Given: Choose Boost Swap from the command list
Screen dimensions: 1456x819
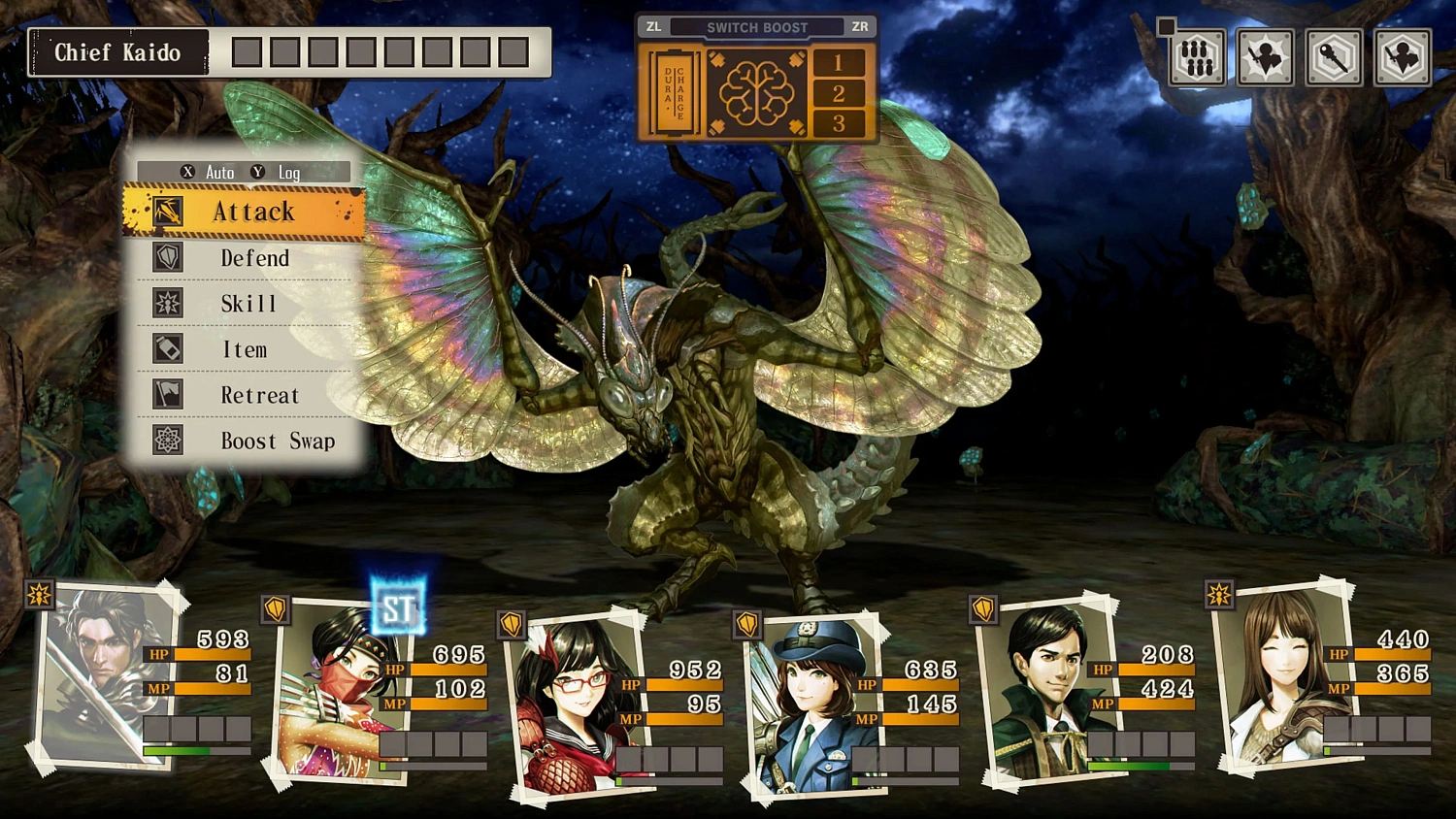Looking at the screenshot, I should [x=280, y=440].
